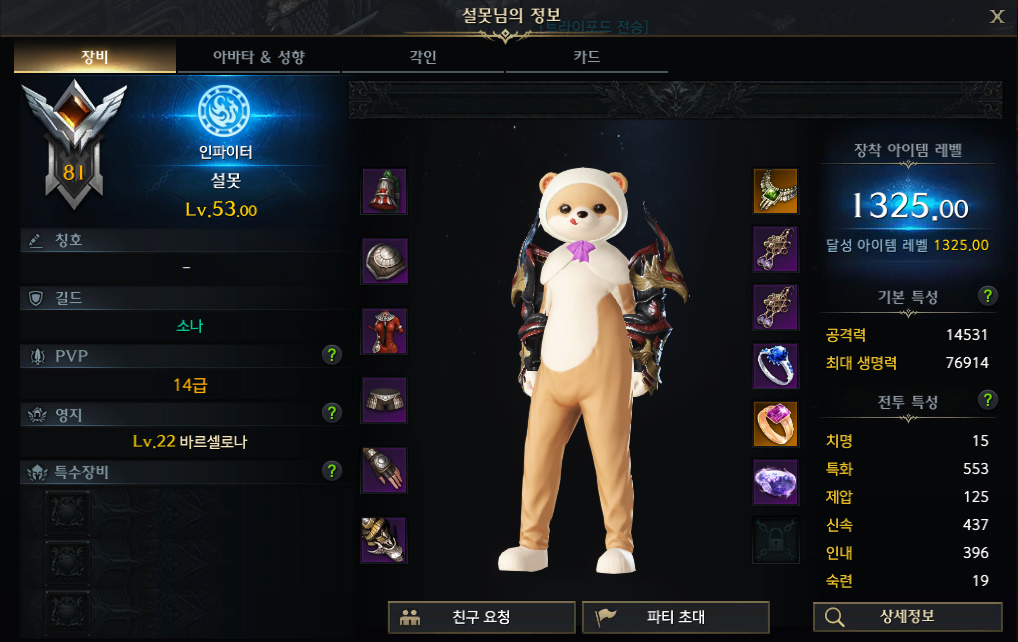1018x642 pixels.
Task: Inspect the blue sapphire ring slot
Action: coord(775,366)
